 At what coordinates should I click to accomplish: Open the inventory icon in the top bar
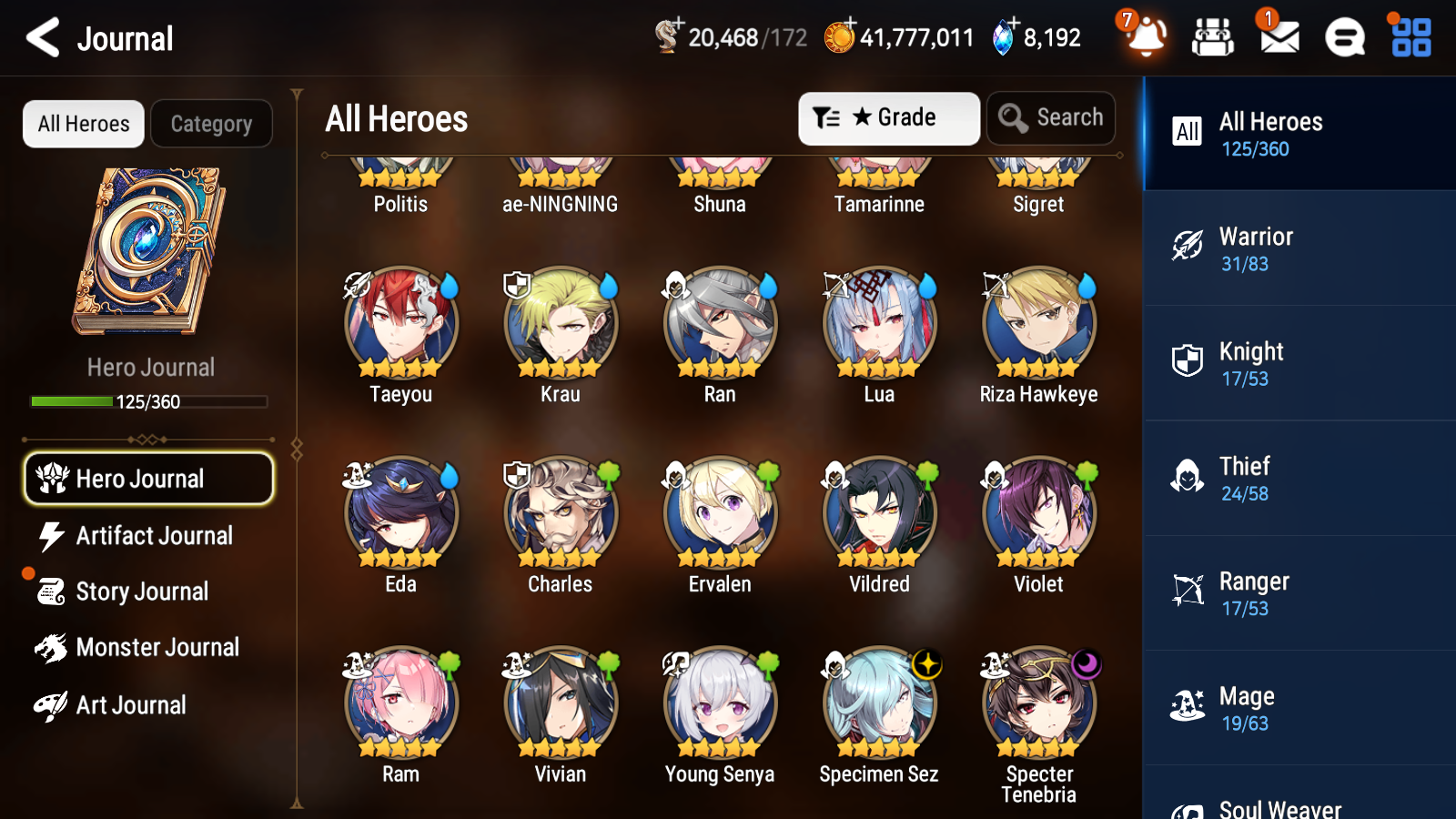pos(1211,37)
